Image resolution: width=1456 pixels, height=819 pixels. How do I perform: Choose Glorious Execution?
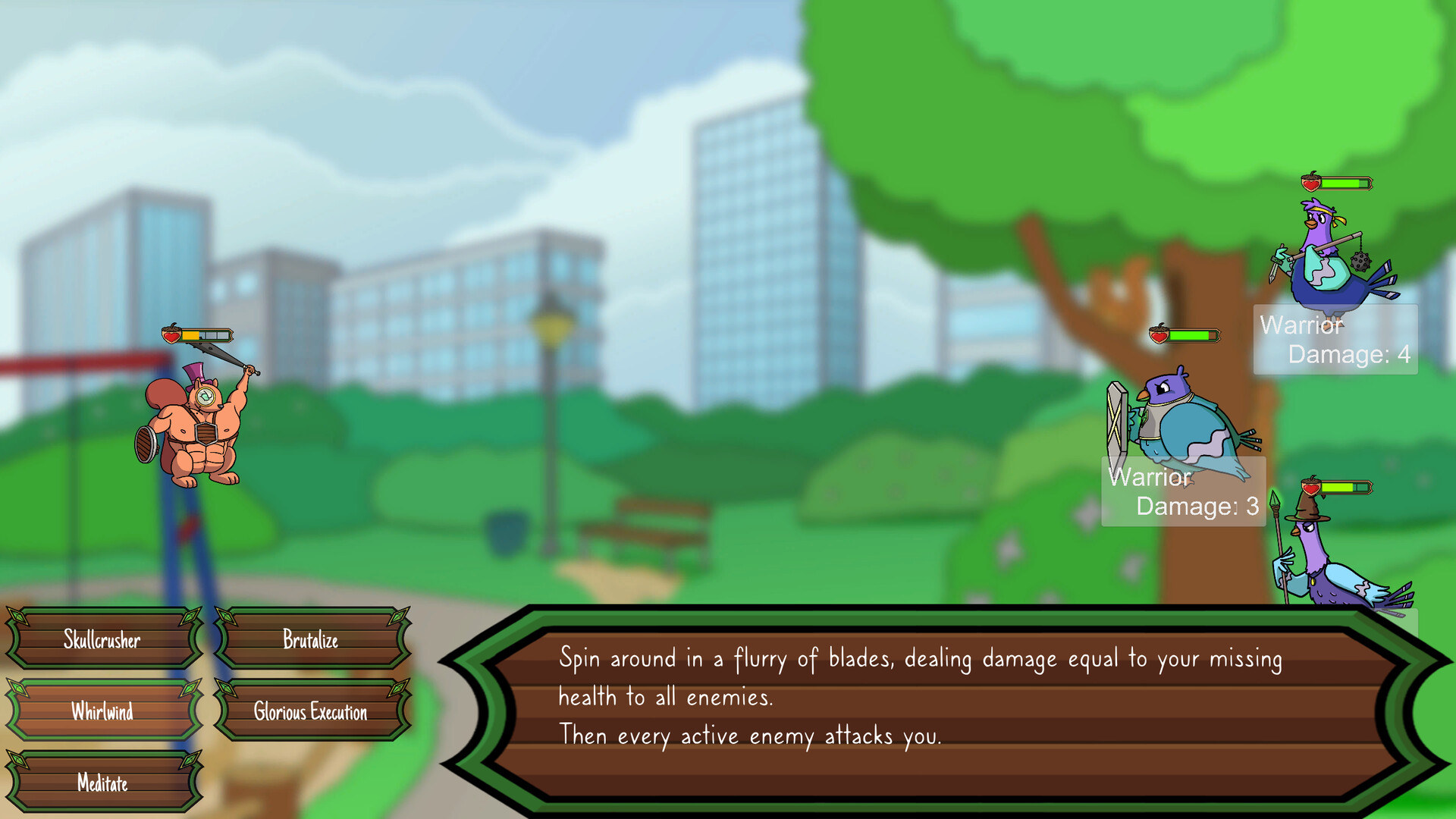coord(311,712)
